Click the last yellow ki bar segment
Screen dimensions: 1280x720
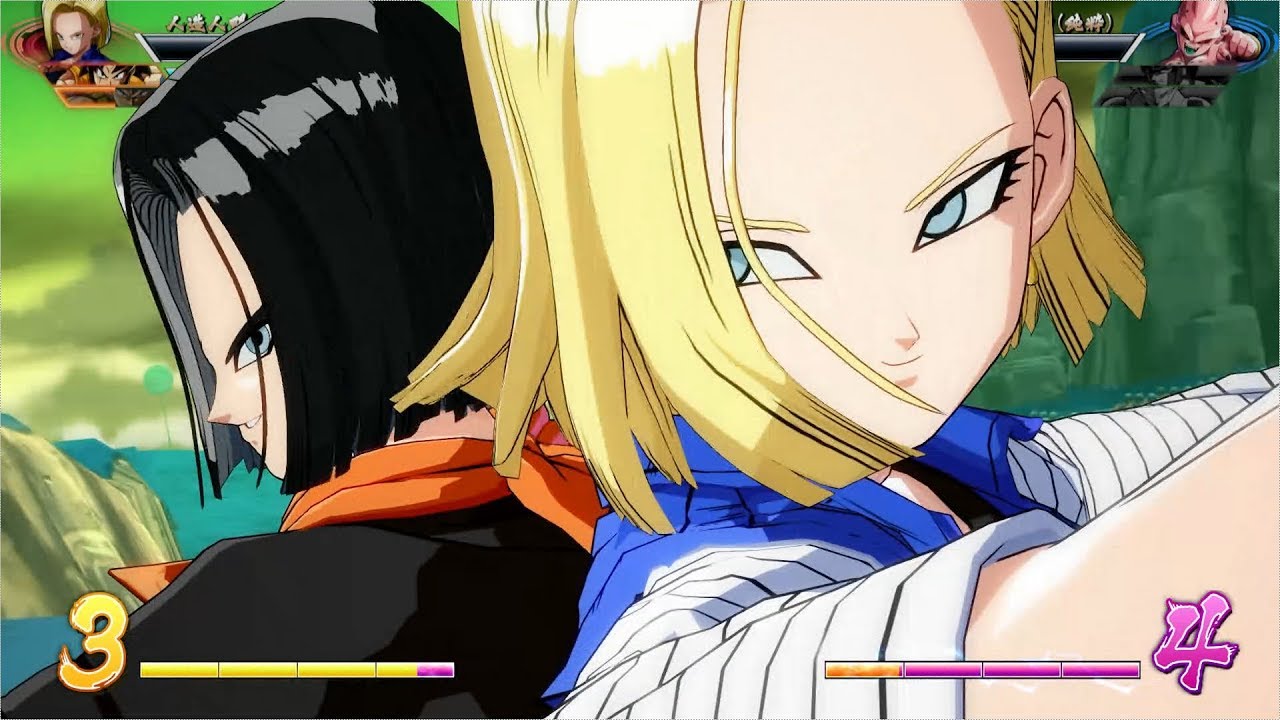395,669
